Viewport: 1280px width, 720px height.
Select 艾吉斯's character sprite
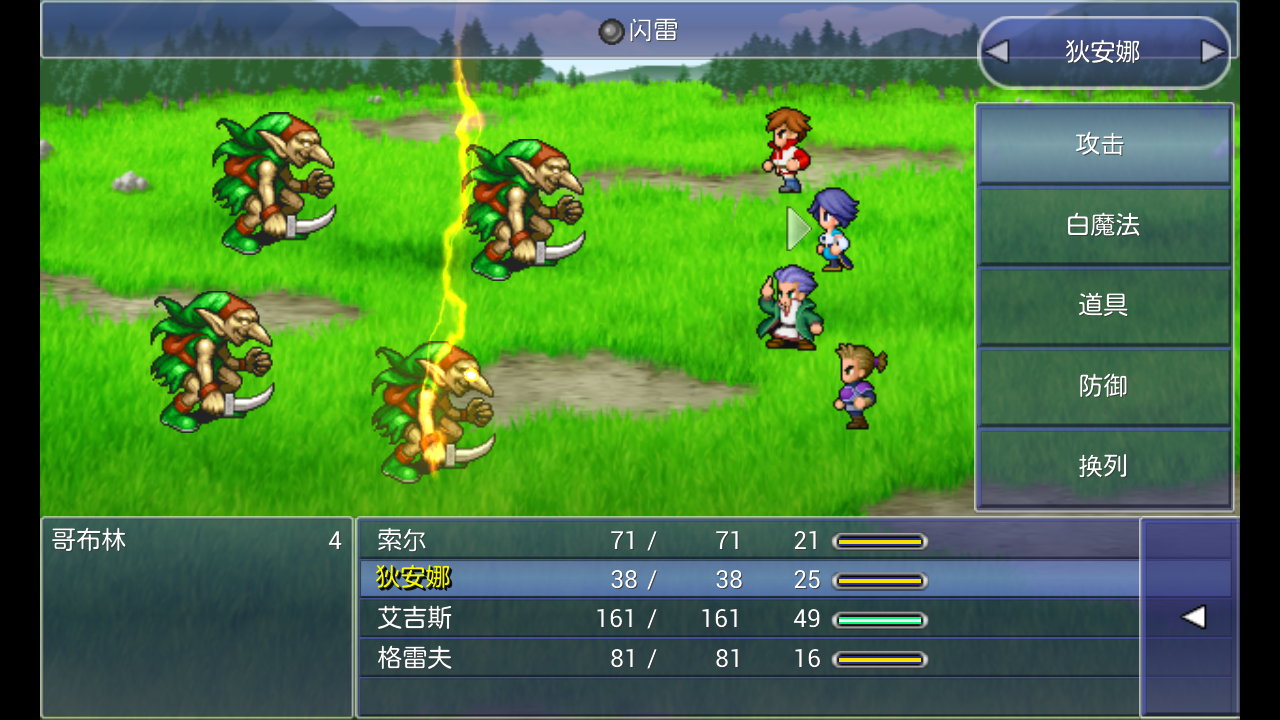pyautogui.click(x=790, y=310)
